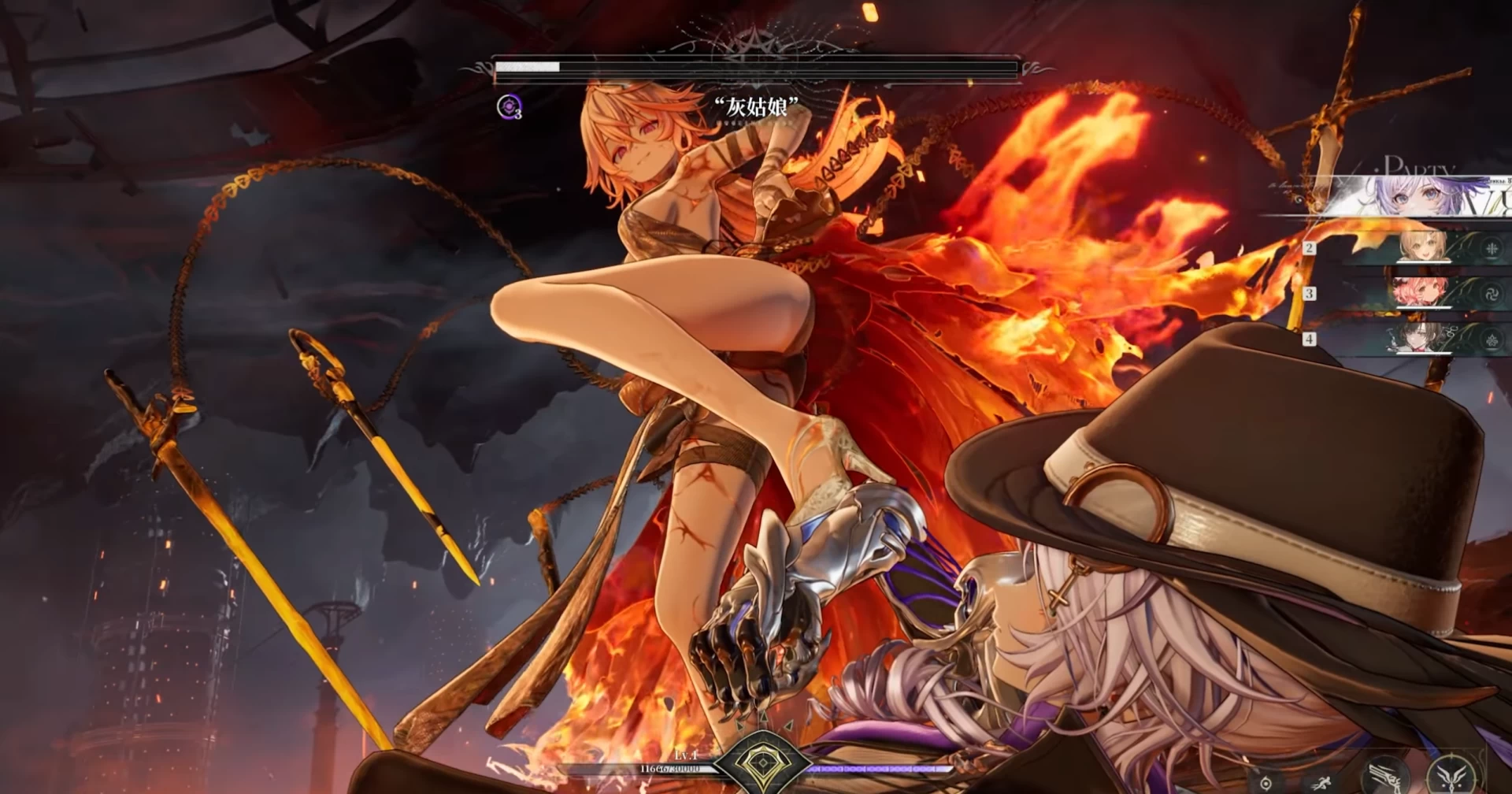Tap the sprinting figure dash icon
Viewport: 1512px width, 794px height.
[x=1321, y=783]
